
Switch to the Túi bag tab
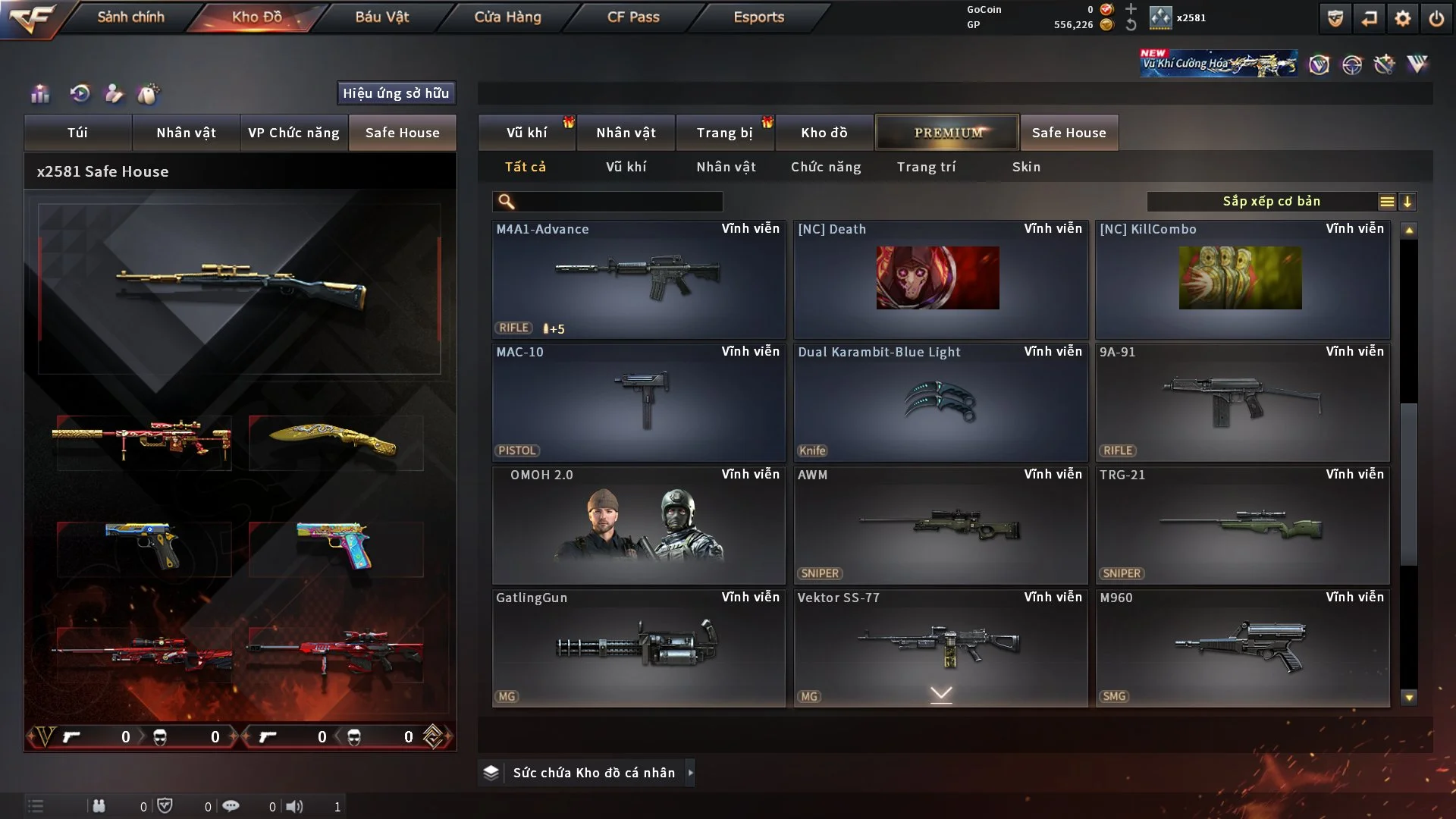click(77, 133)
